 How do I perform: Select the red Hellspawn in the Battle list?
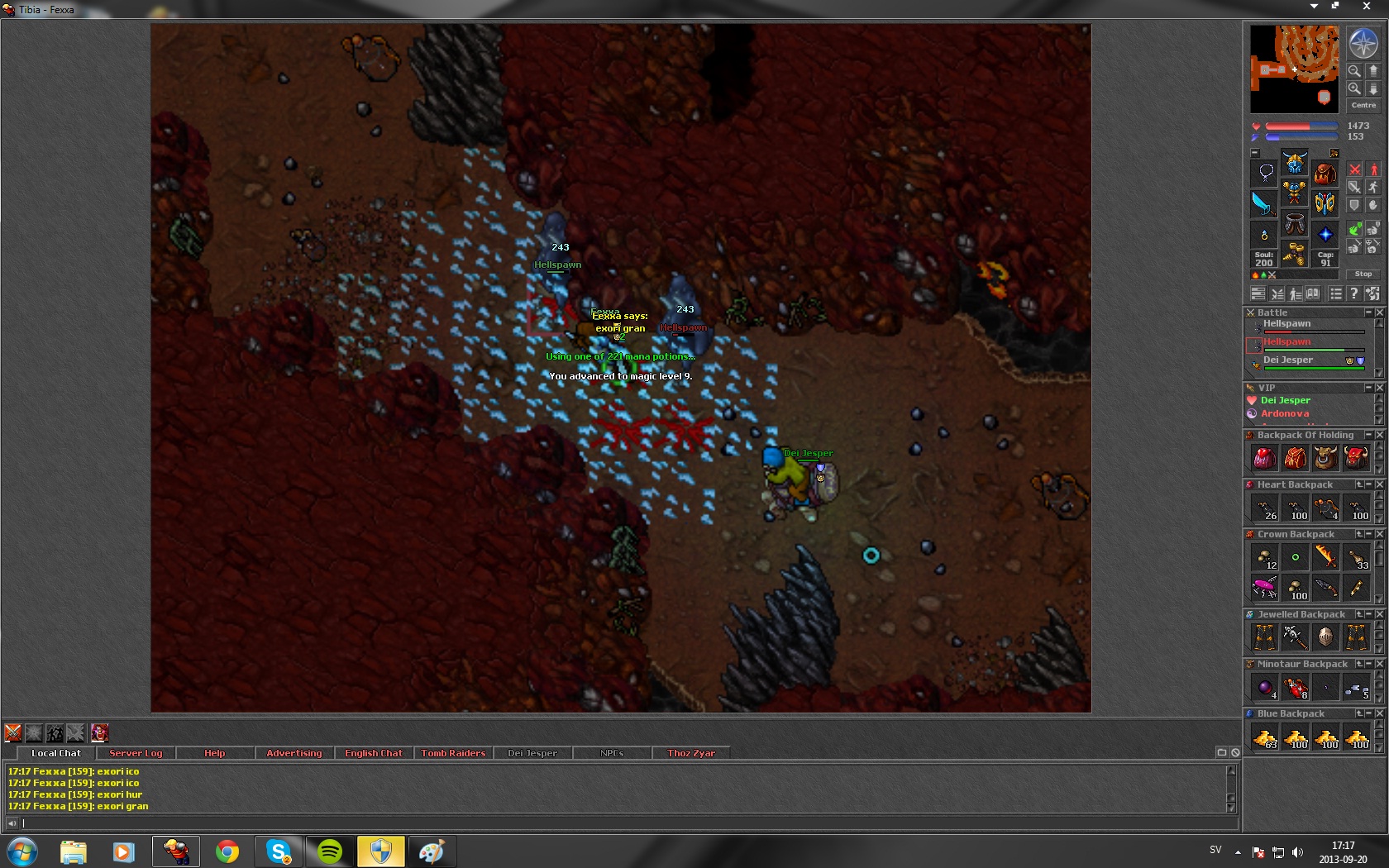click(1286, 342)
